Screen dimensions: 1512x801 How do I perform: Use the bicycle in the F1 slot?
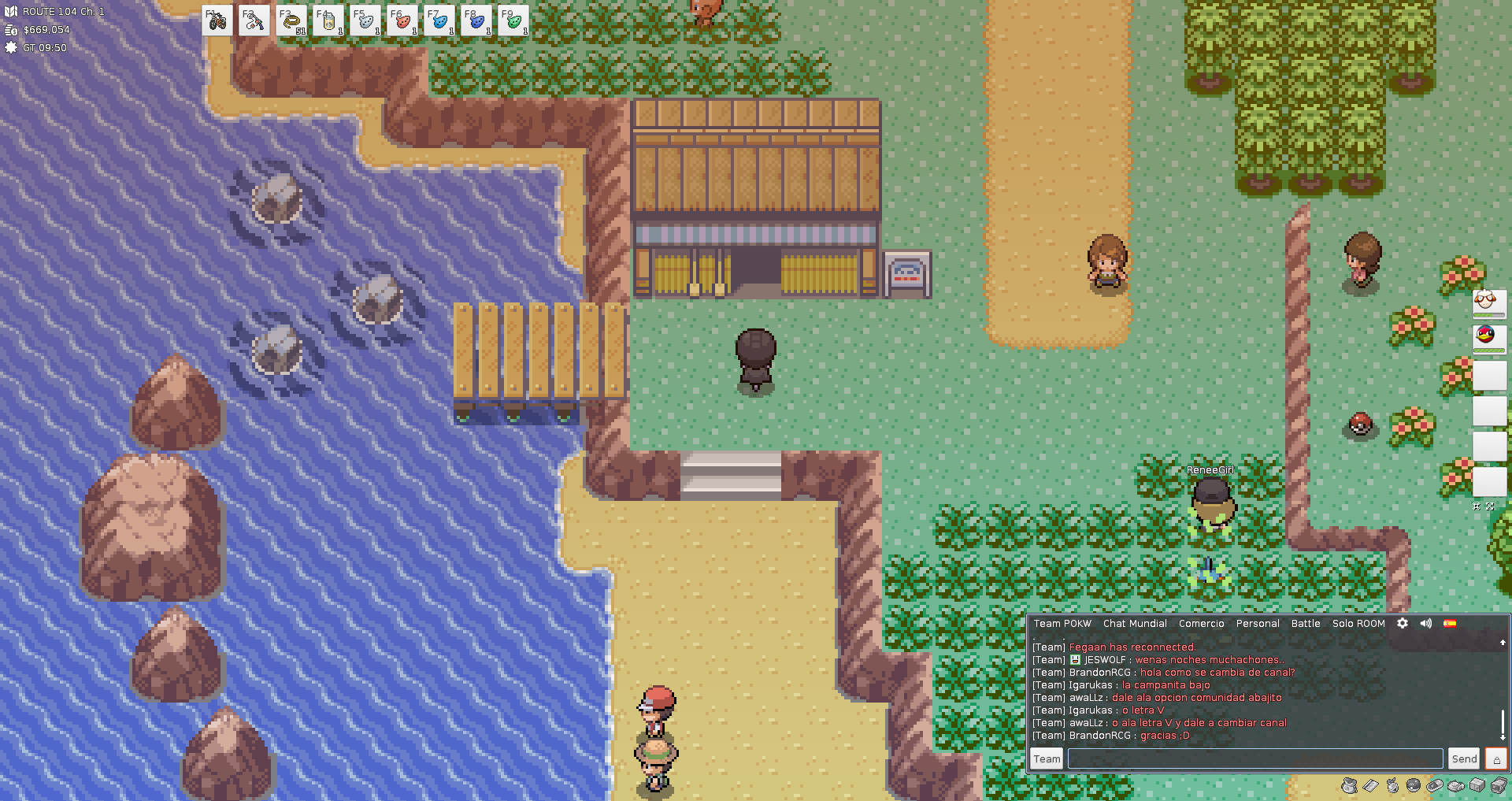(x=217, y=21)
